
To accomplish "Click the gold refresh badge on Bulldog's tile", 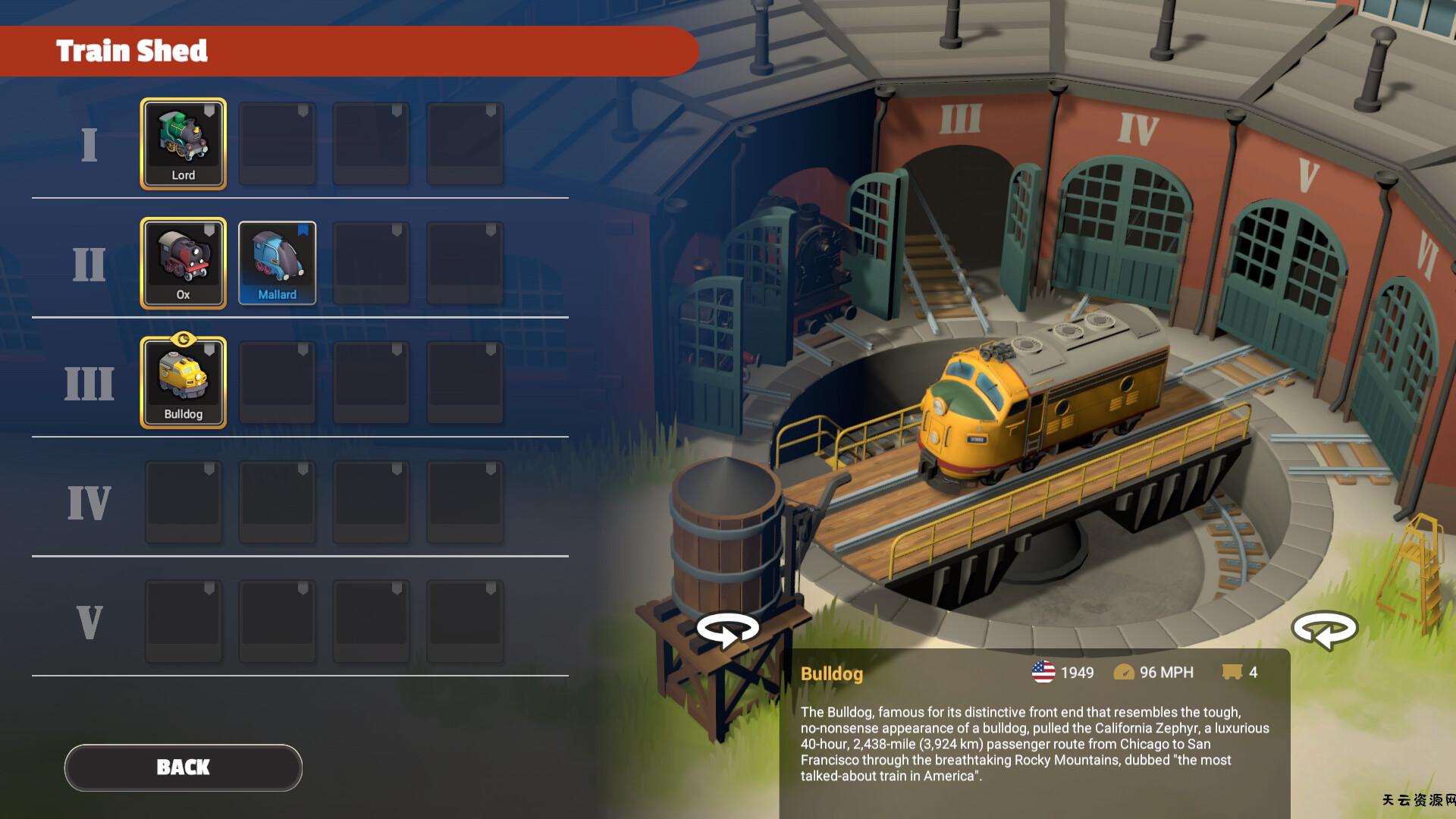I will pos(184,340).
